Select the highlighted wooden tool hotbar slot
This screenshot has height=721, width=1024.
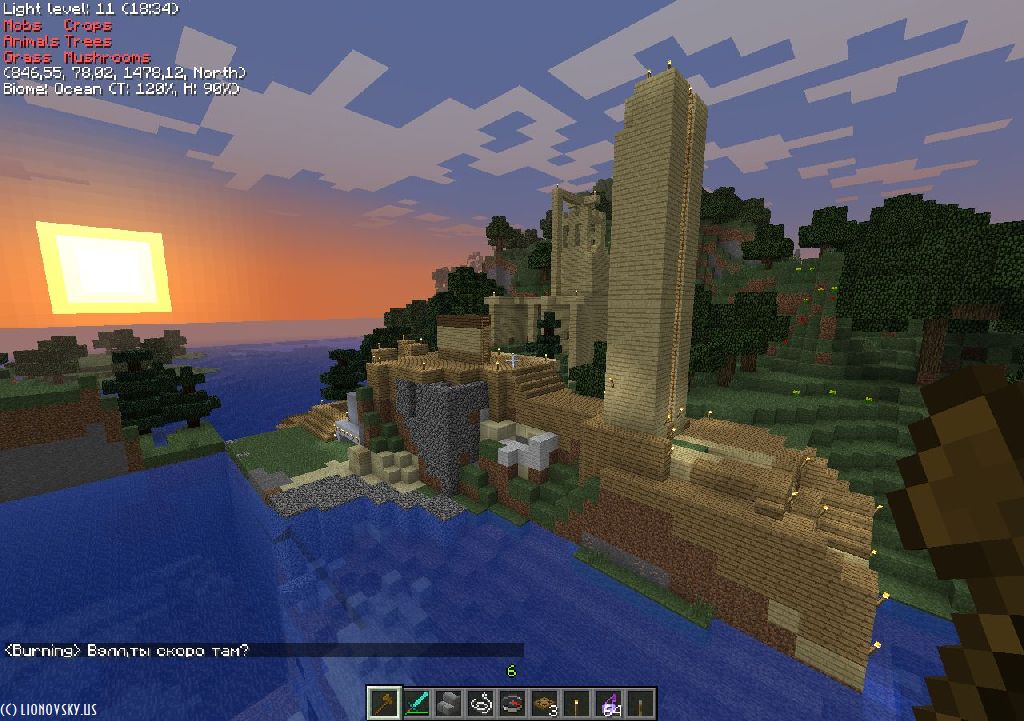(x=384, y=703)
